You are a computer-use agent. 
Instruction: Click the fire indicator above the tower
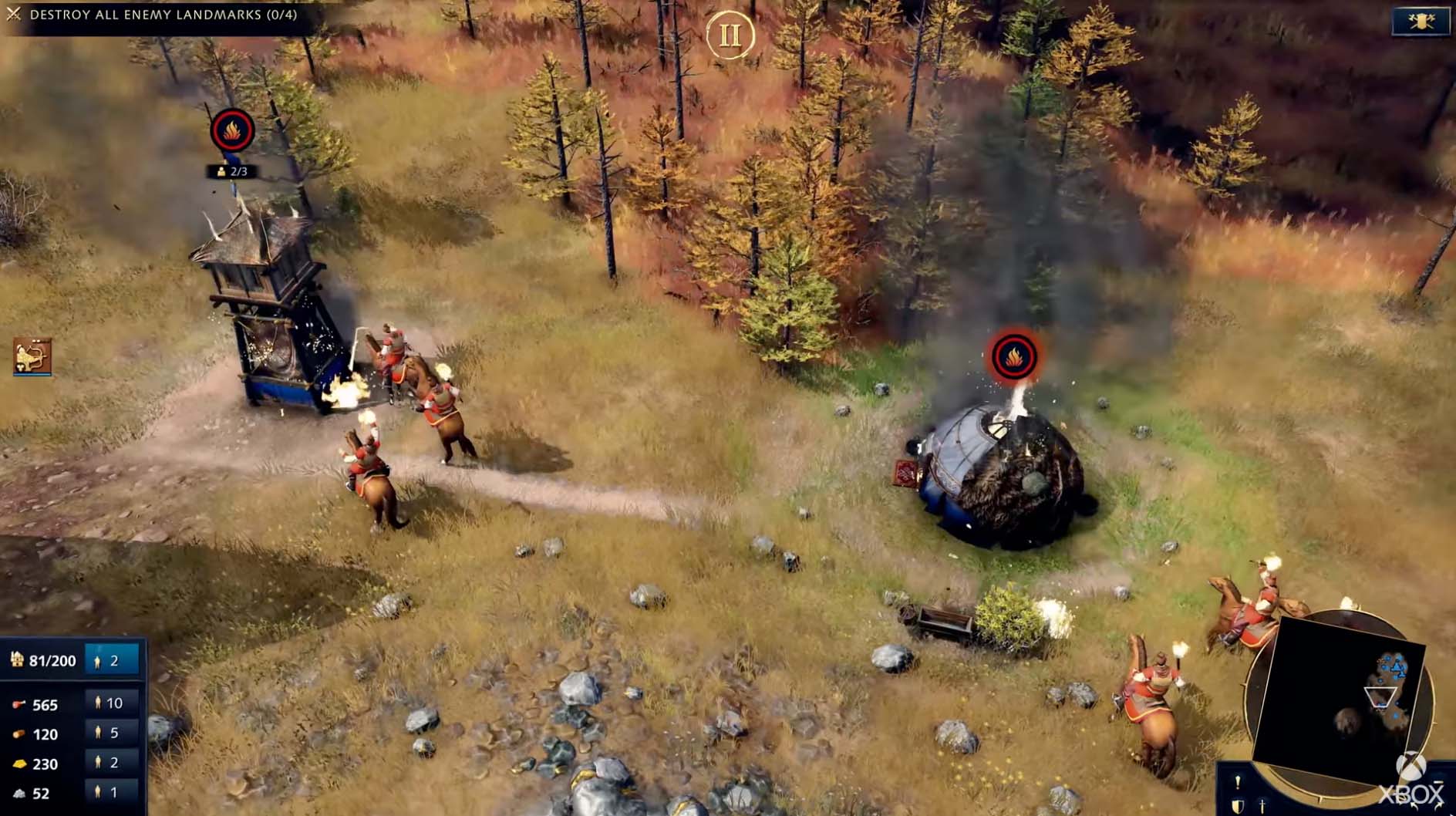coord(232,130)
